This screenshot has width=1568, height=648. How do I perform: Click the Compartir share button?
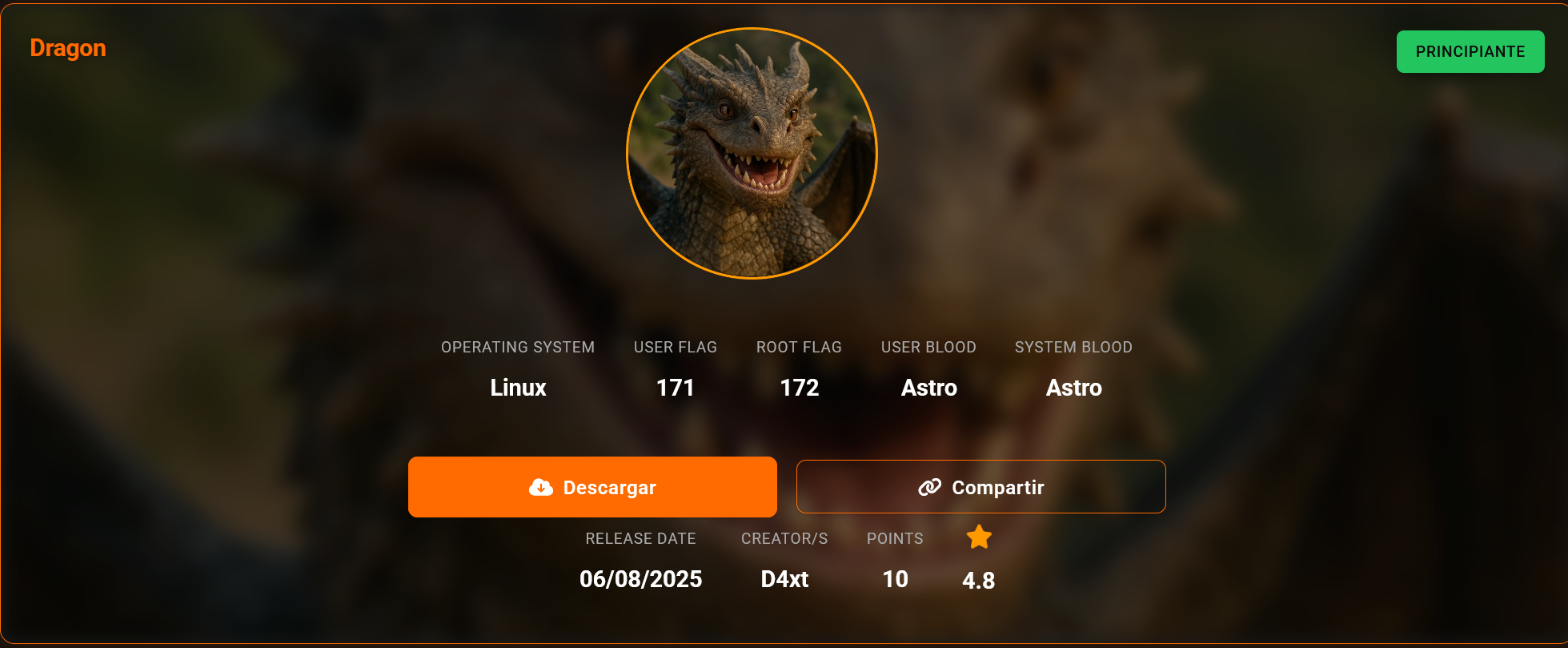(x=981, y=486)
